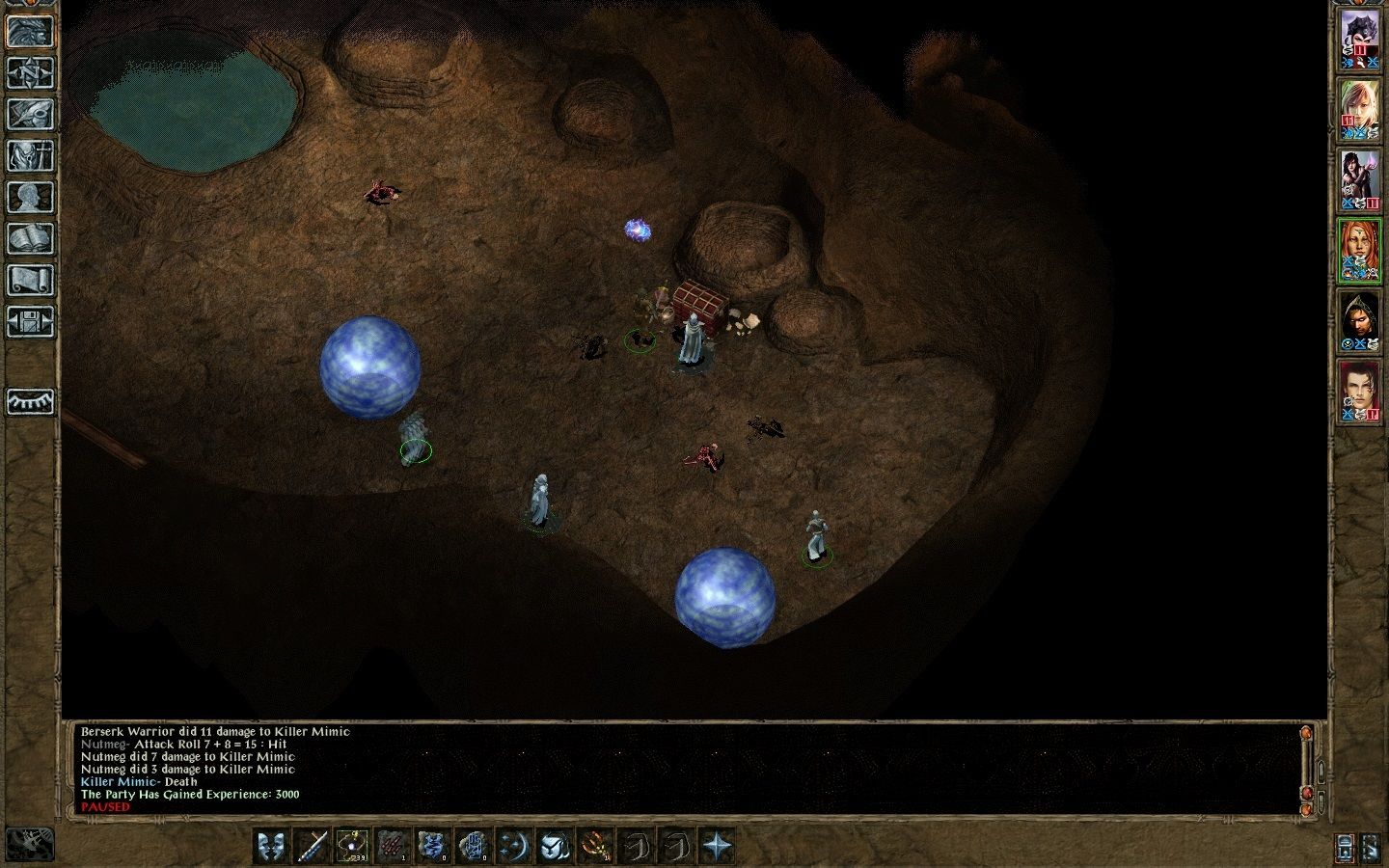1389x868 pixels.
Task: Select the wolf-hooded character portrait
Action: (1360, 39)
